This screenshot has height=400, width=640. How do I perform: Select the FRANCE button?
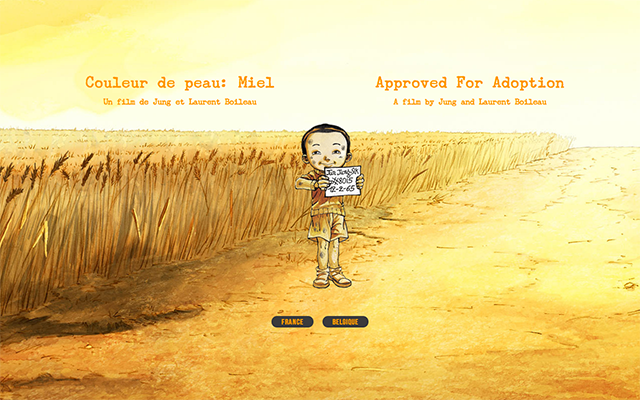pyautogui.click(x=292, y=322)
